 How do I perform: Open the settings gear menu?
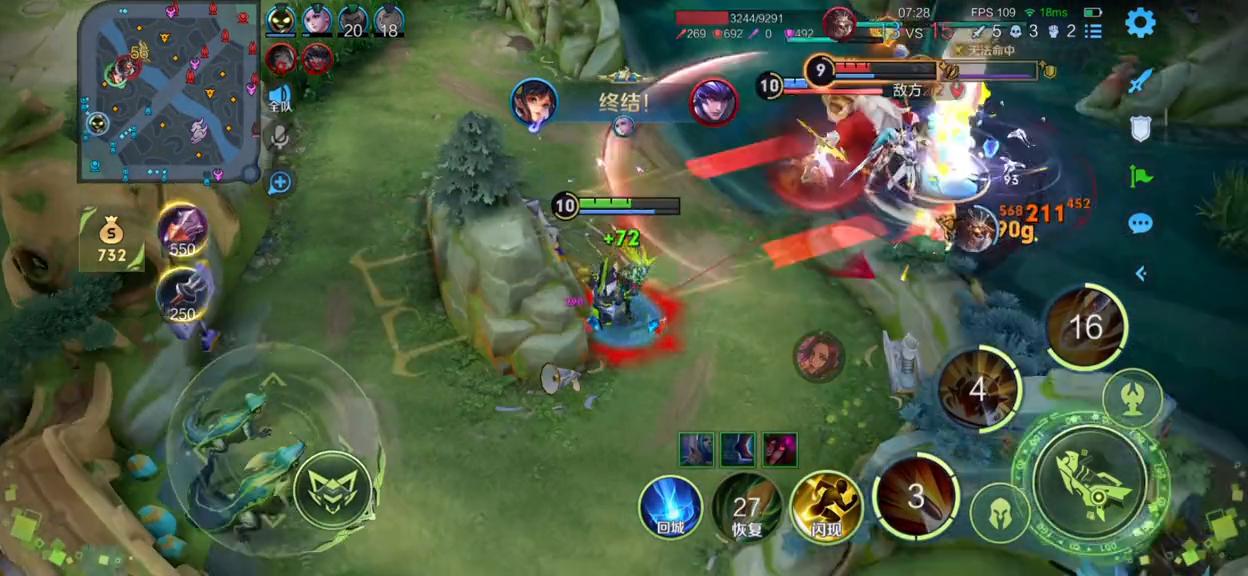tap(1140, 23)
